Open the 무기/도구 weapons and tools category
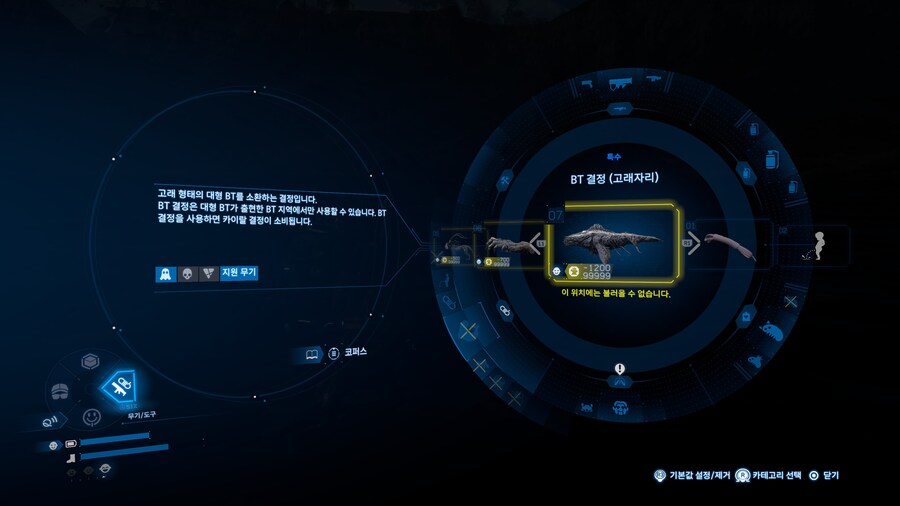 pos(120,388)
